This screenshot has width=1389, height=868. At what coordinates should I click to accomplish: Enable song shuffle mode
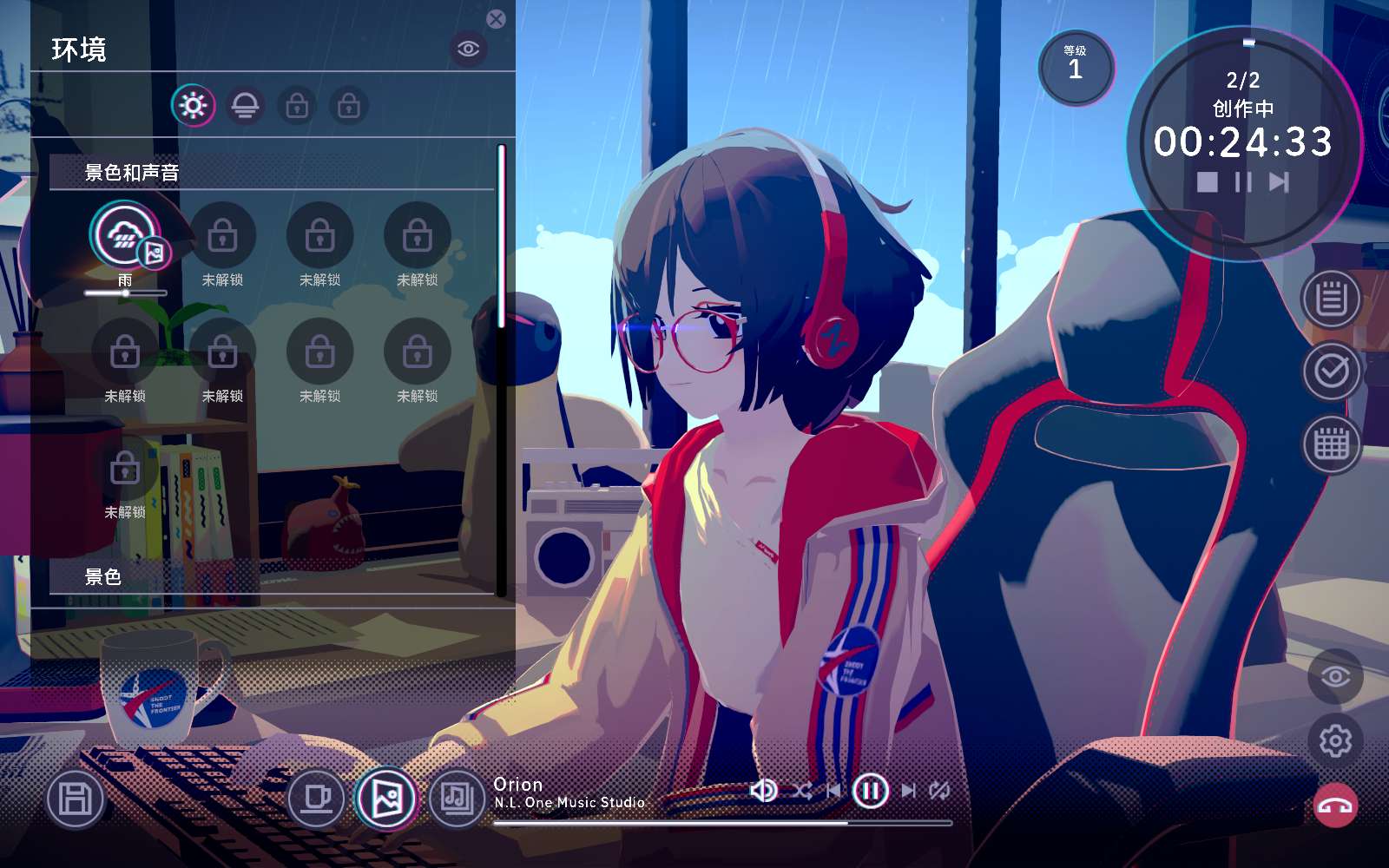point(802,791)
